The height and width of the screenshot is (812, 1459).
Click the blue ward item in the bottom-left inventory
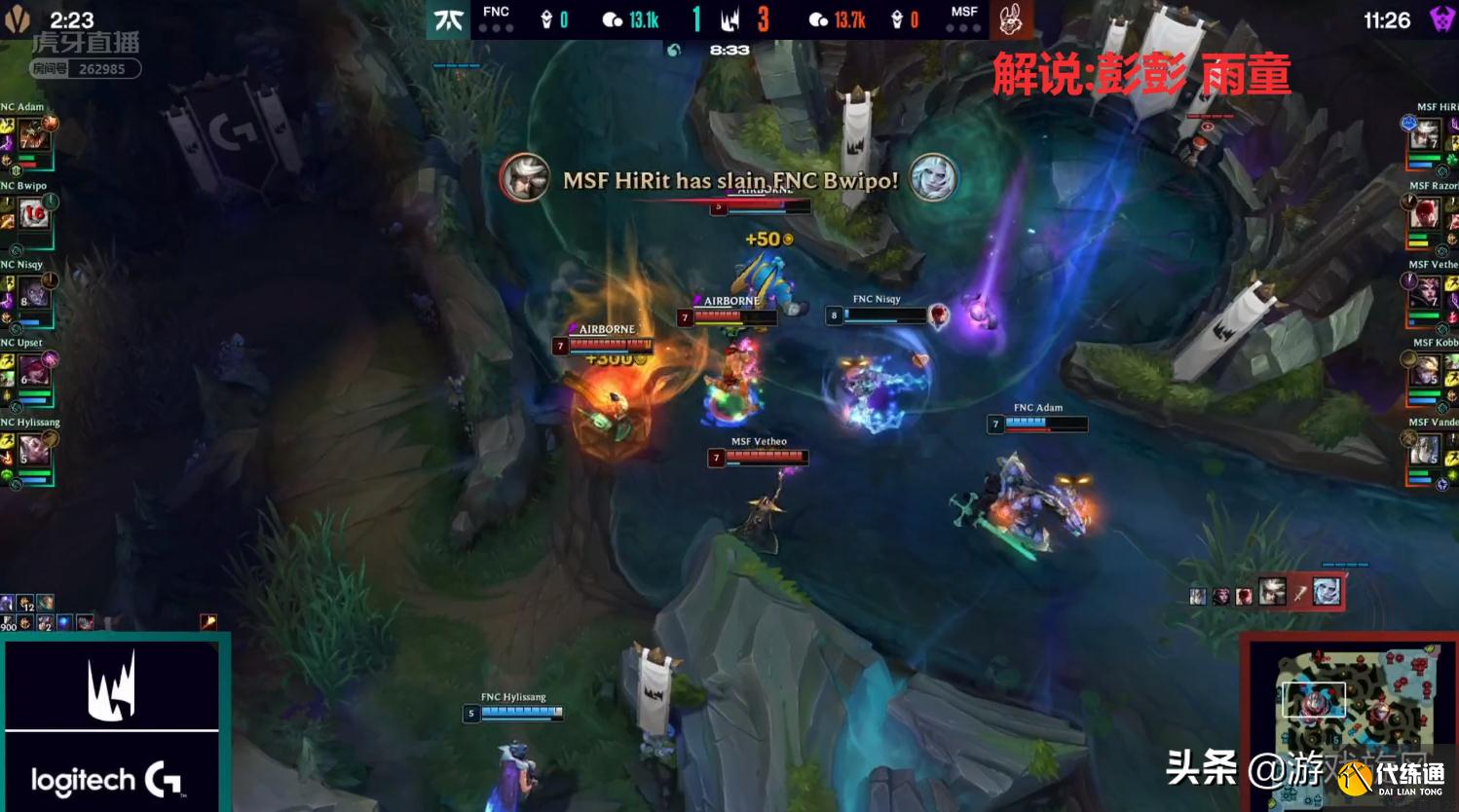[x=64, y=621]
